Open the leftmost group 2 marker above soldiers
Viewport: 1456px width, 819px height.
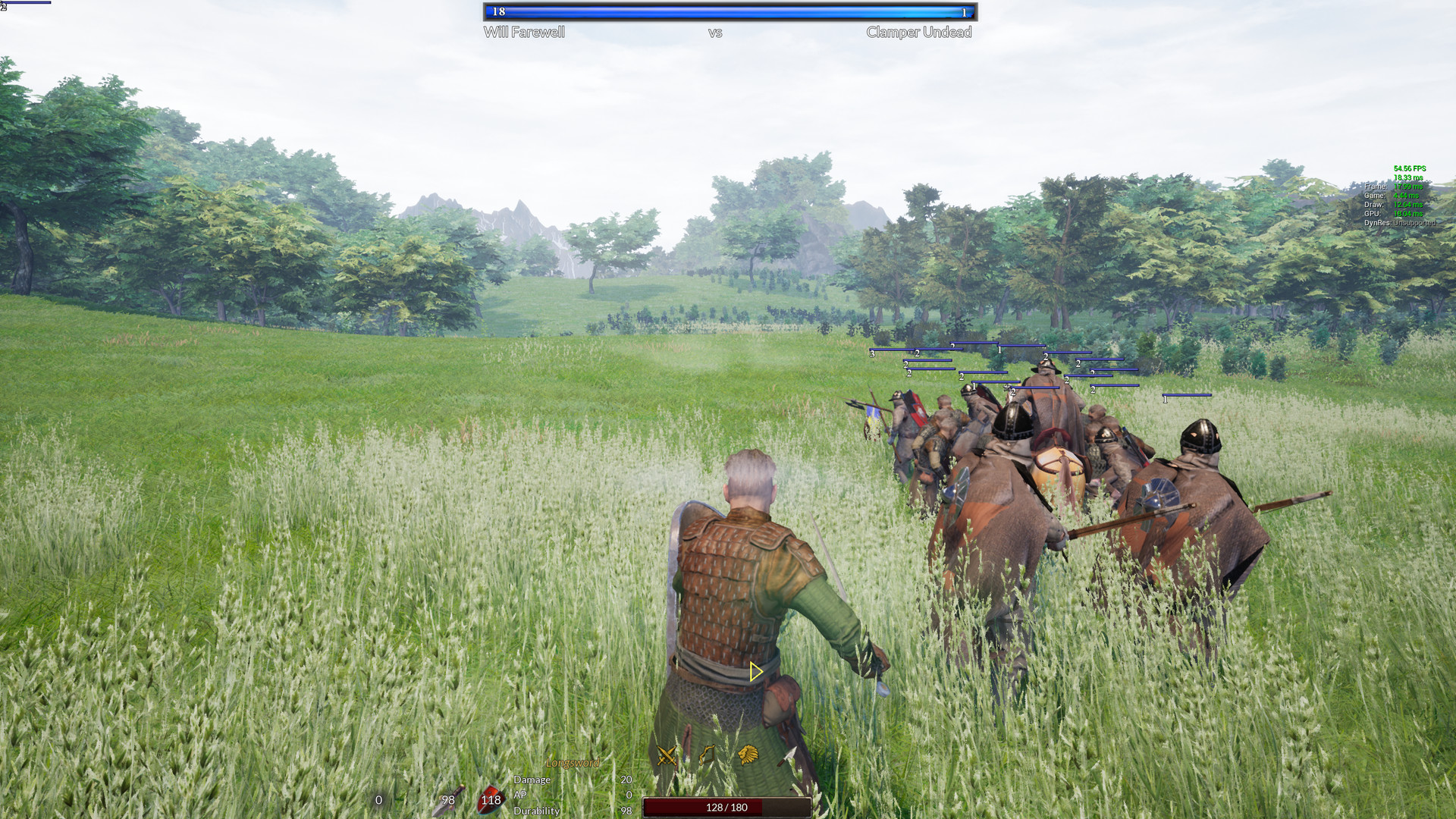tap(905, 365)
